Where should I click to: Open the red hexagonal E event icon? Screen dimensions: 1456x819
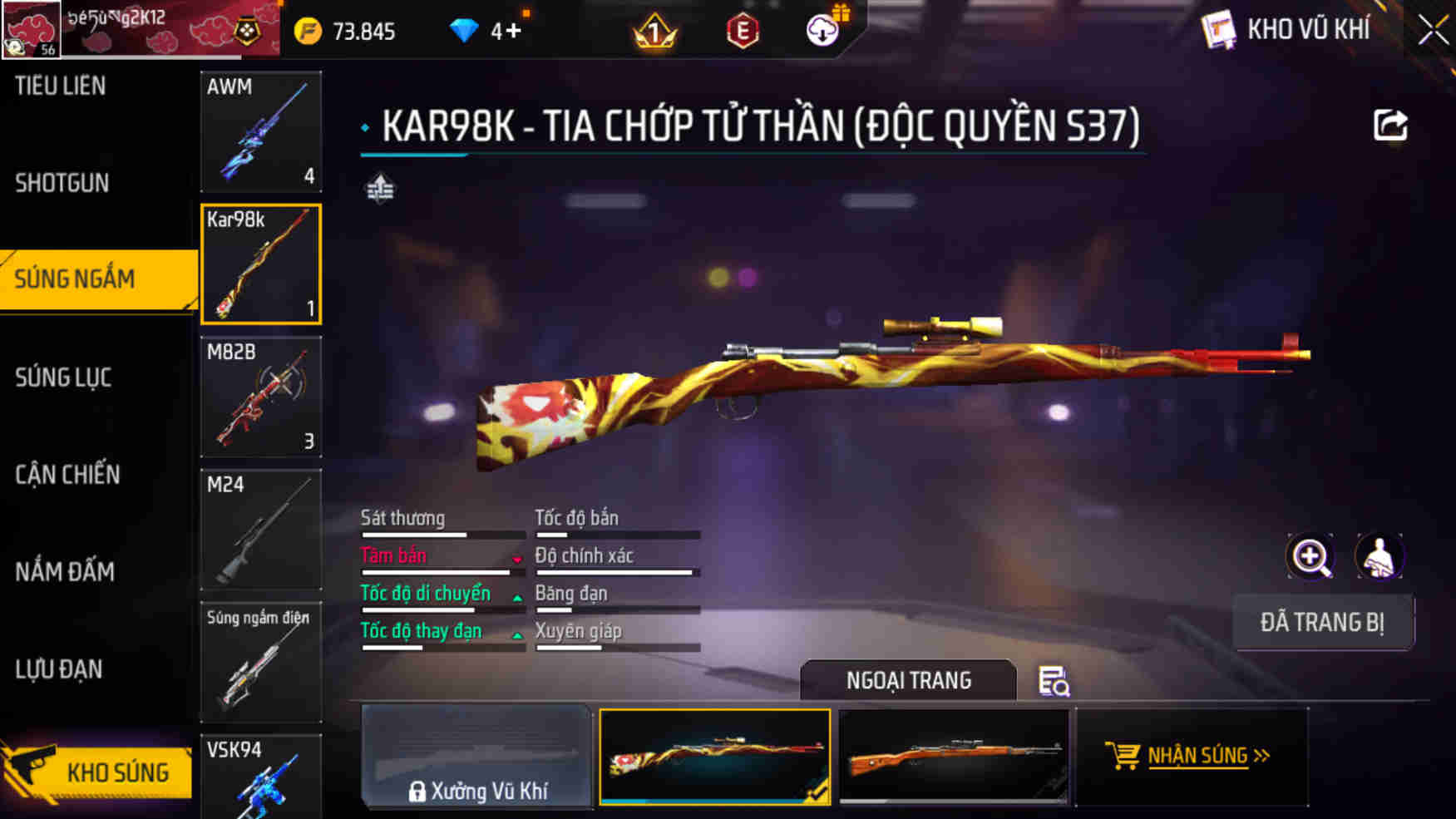743,31
